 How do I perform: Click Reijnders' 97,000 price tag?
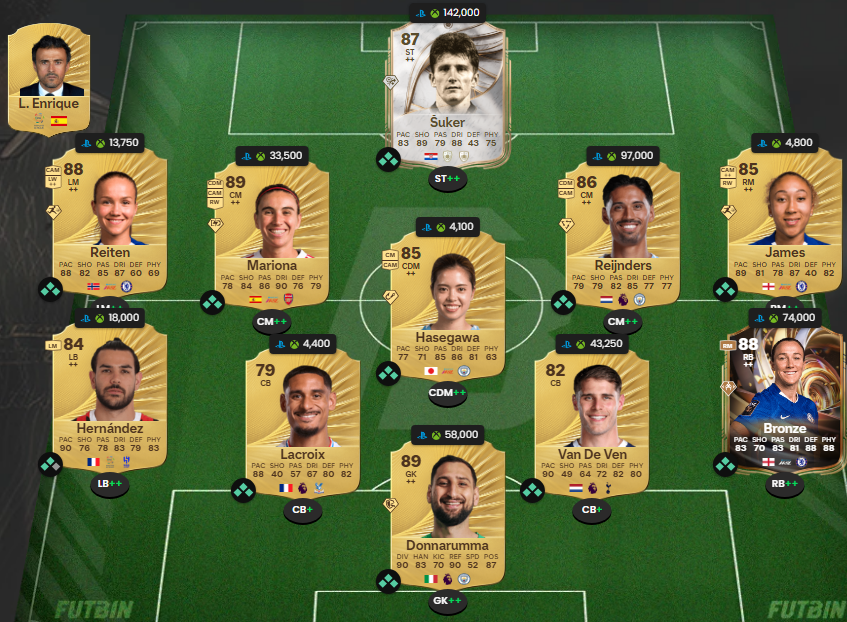click(x=622, y=155)
